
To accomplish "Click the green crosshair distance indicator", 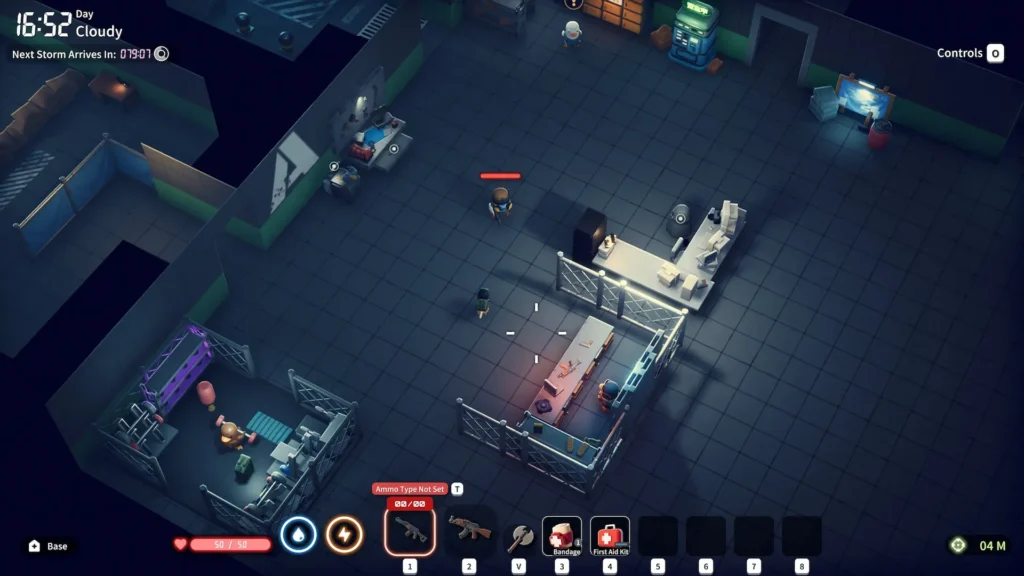I will [958, 545].
